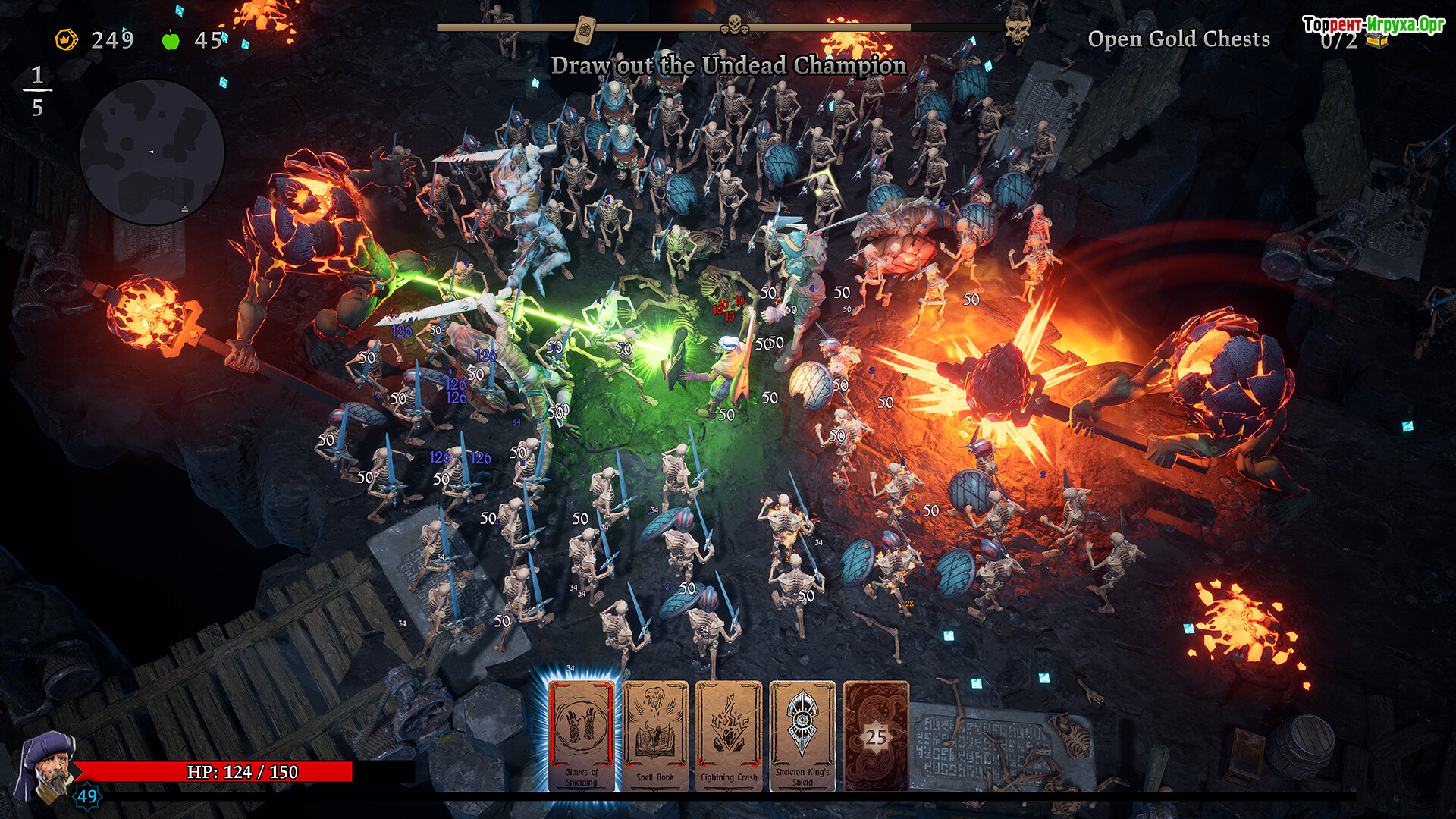
Task: Select the Open Gold Chests objective
Action: 1178,39
